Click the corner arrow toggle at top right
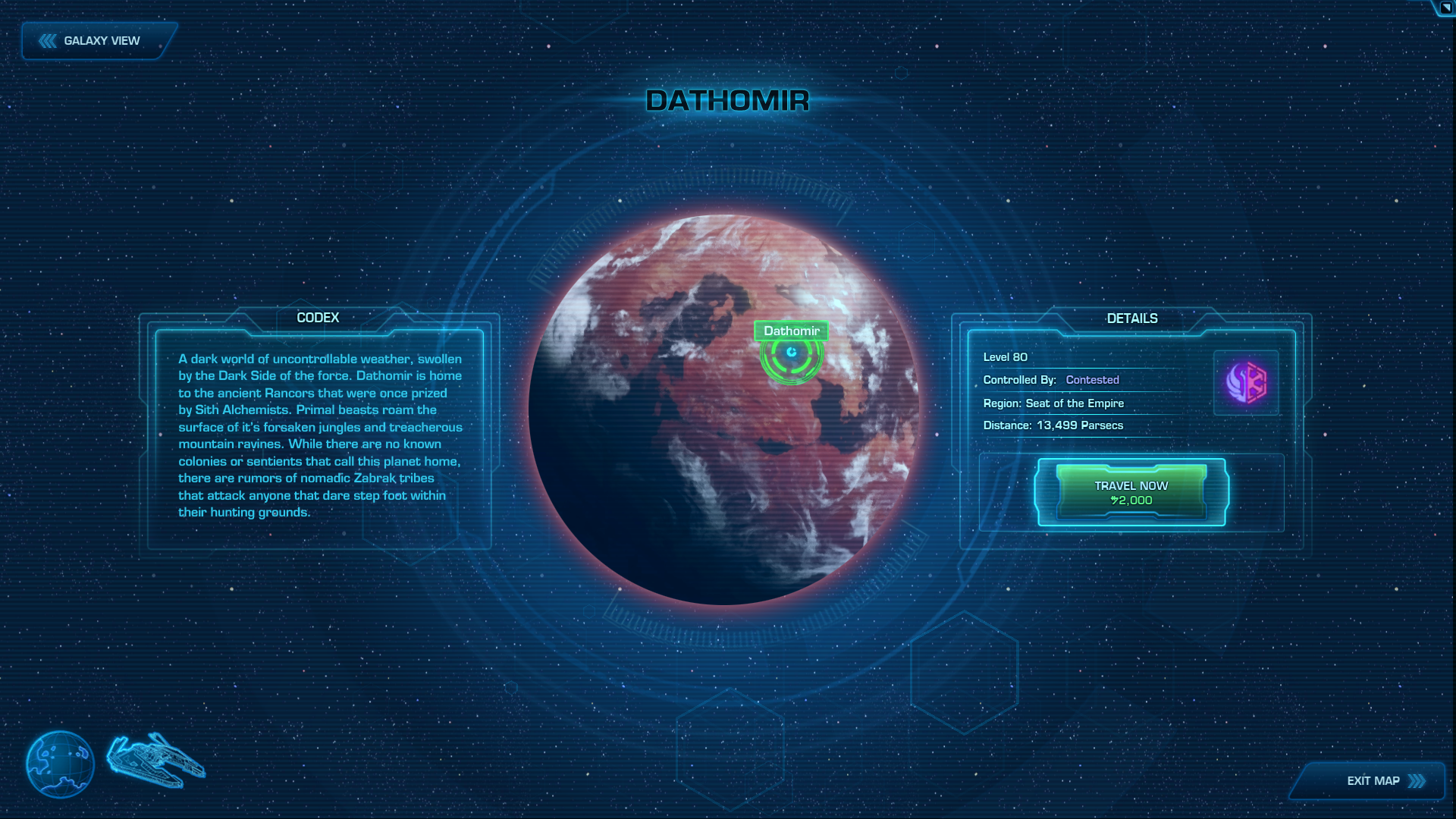Image resolution: width=1456 pixels, height=819 pixels. click(x=1445, y=8)
